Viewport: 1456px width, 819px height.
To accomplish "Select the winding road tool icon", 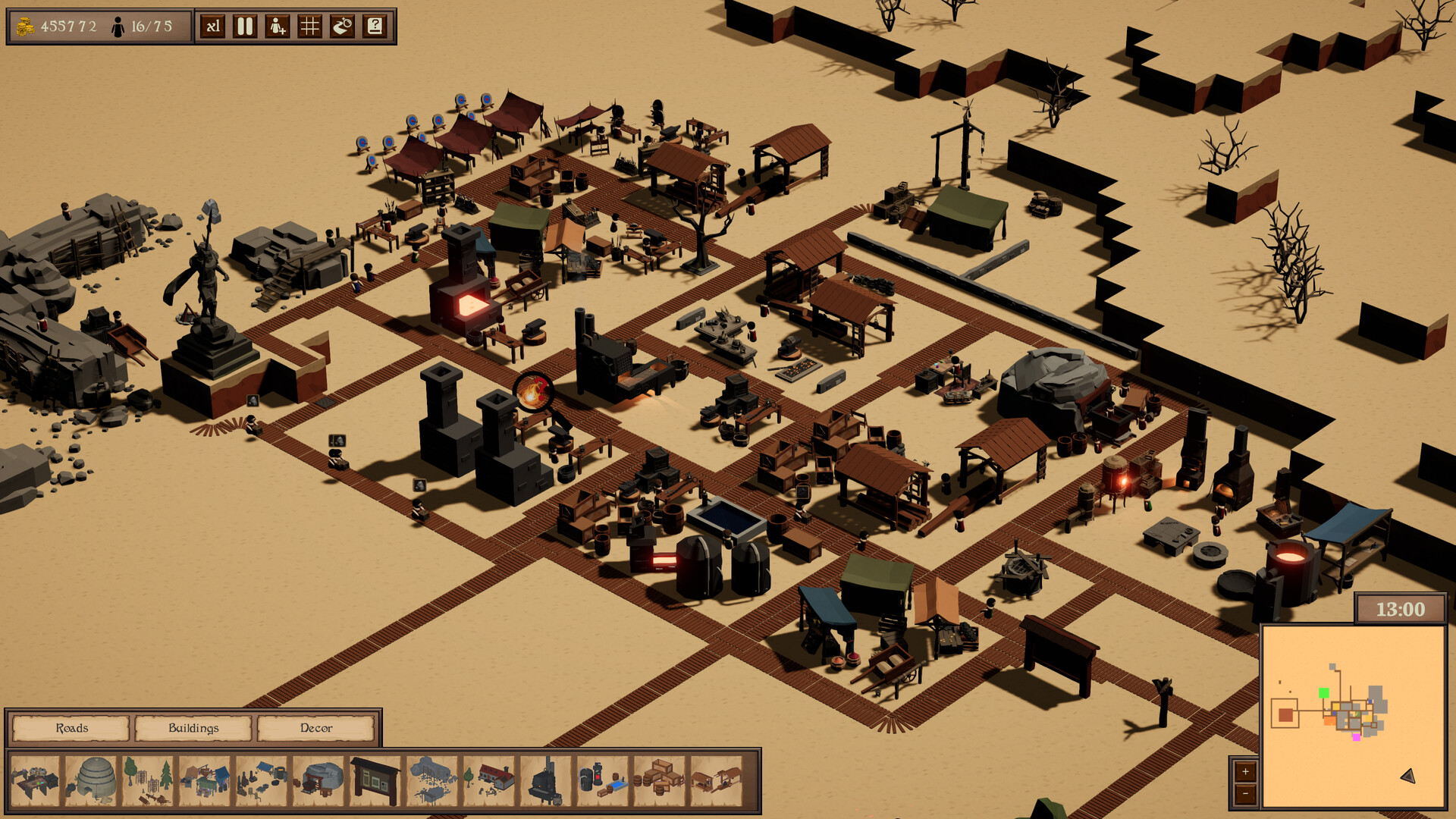I will point(343,25).
